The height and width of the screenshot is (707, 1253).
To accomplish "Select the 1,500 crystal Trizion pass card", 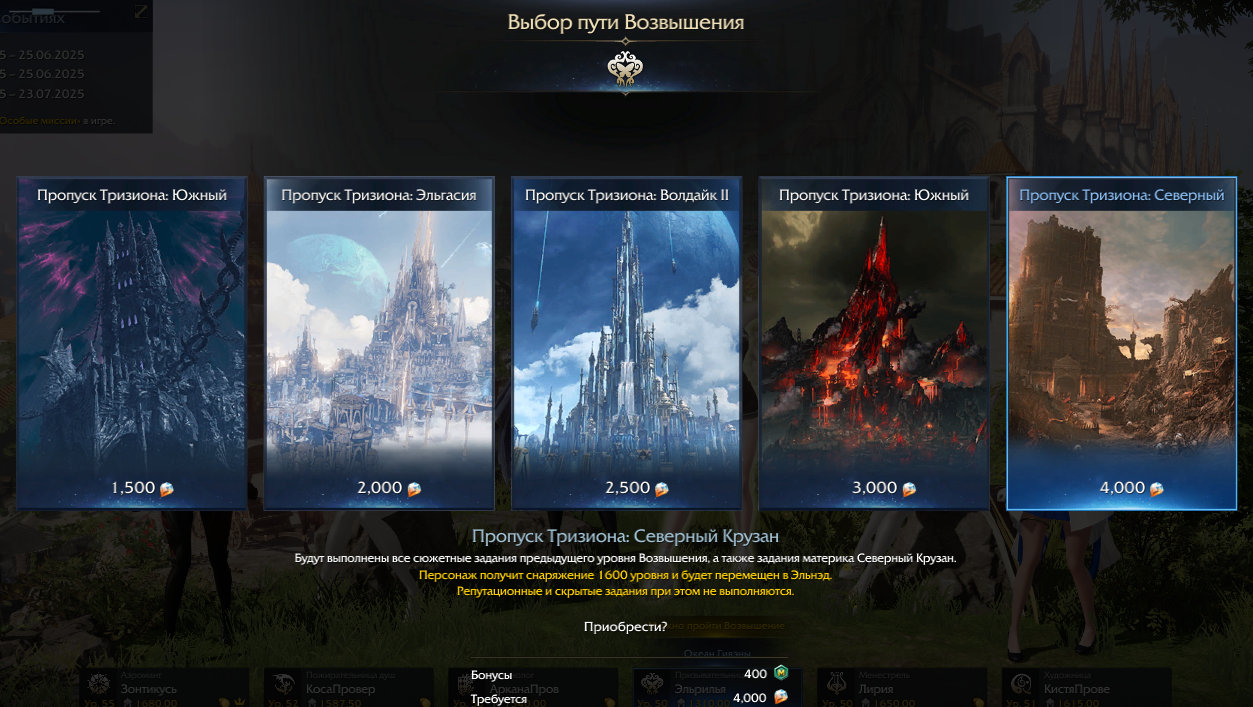I will point(132,343).
